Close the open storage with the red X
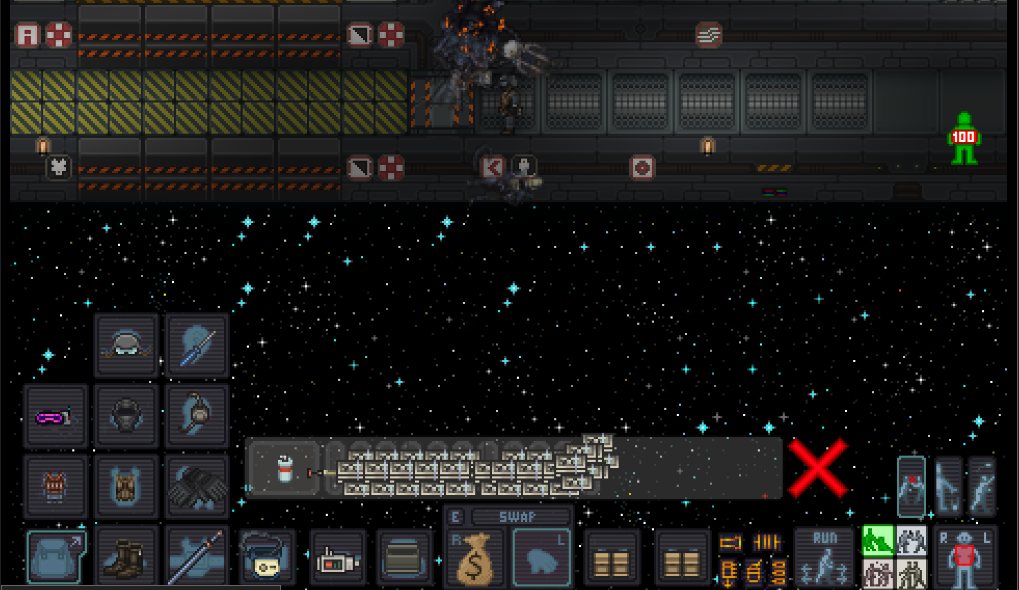The width and height of the screenshot is (1019, 590). click(818, 468)
